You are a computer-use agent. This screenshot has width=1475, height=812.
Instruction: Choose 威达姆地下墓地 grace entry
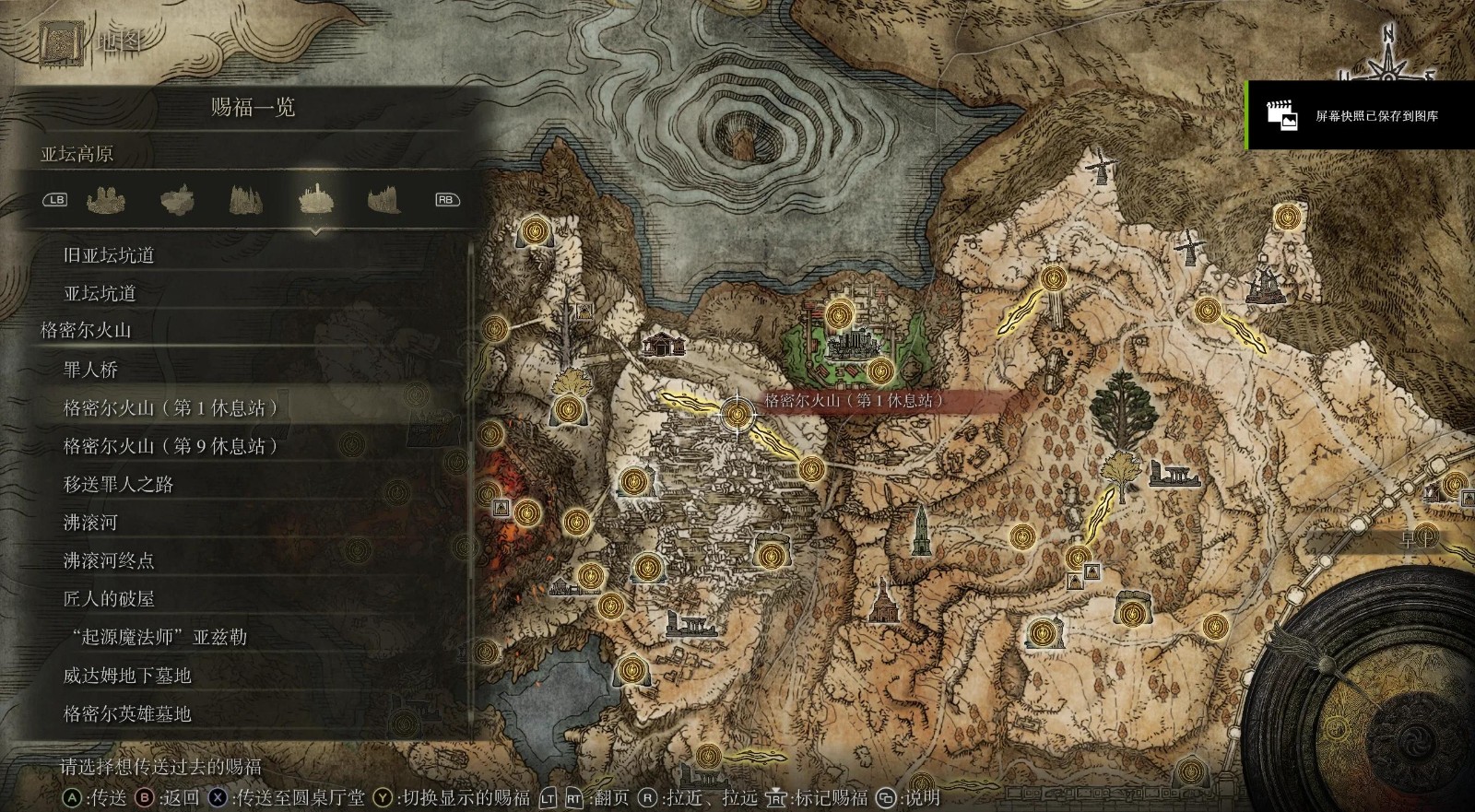127,676
